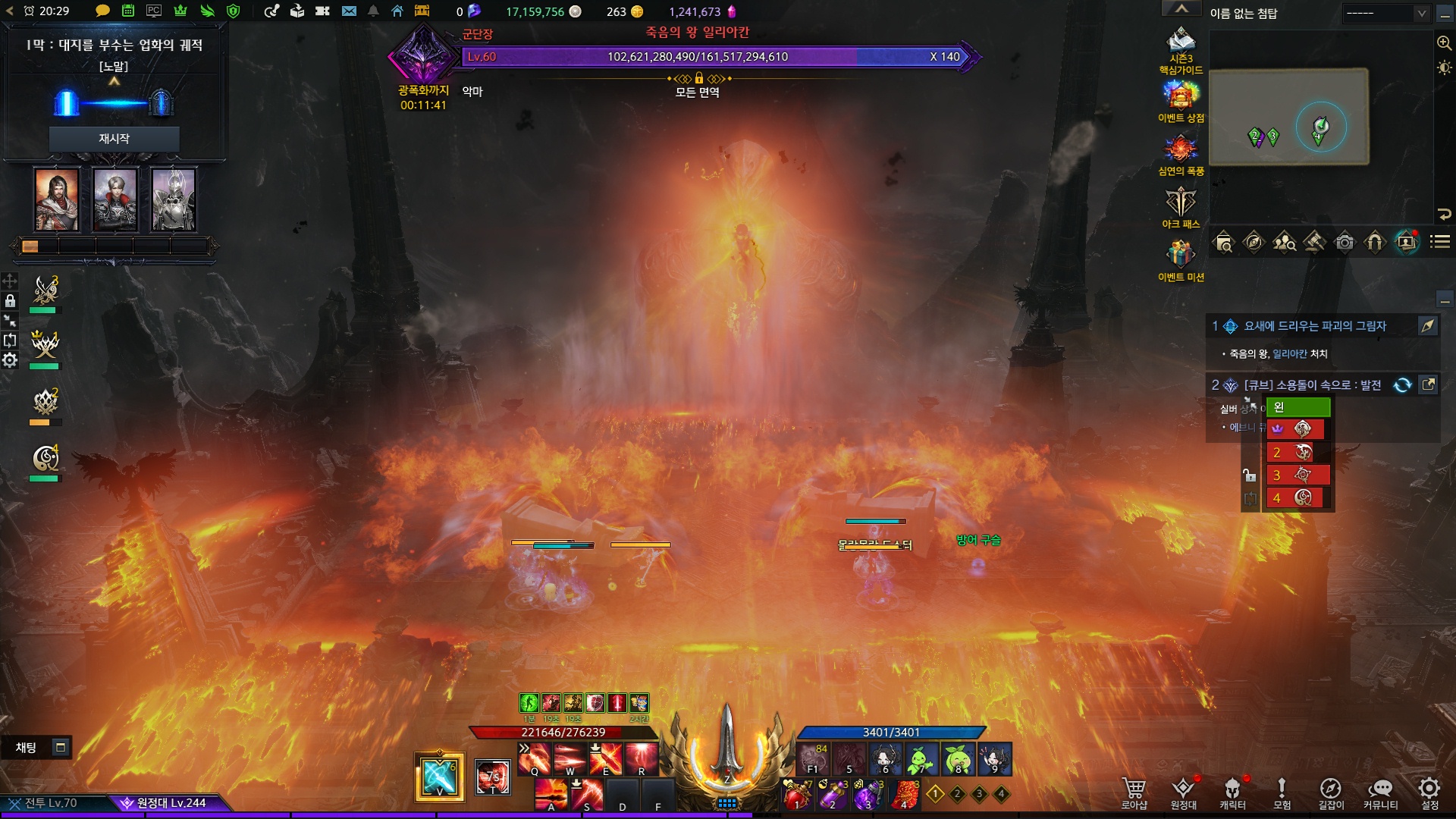Activate the skill in the Q slot

(x=534, y=758)
